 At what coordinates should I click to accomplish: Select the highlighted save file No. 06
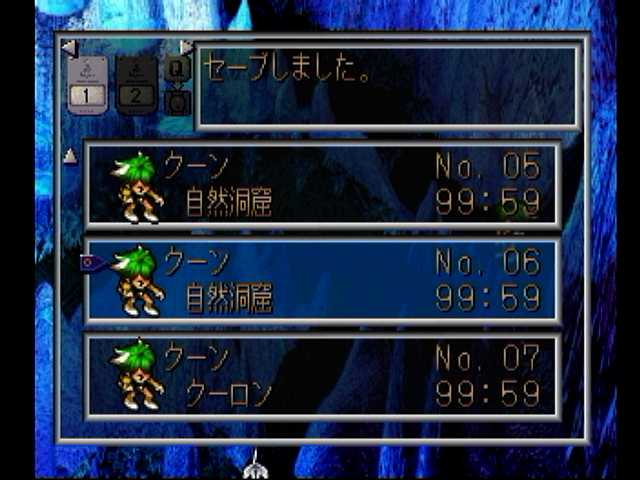point(322,280)
